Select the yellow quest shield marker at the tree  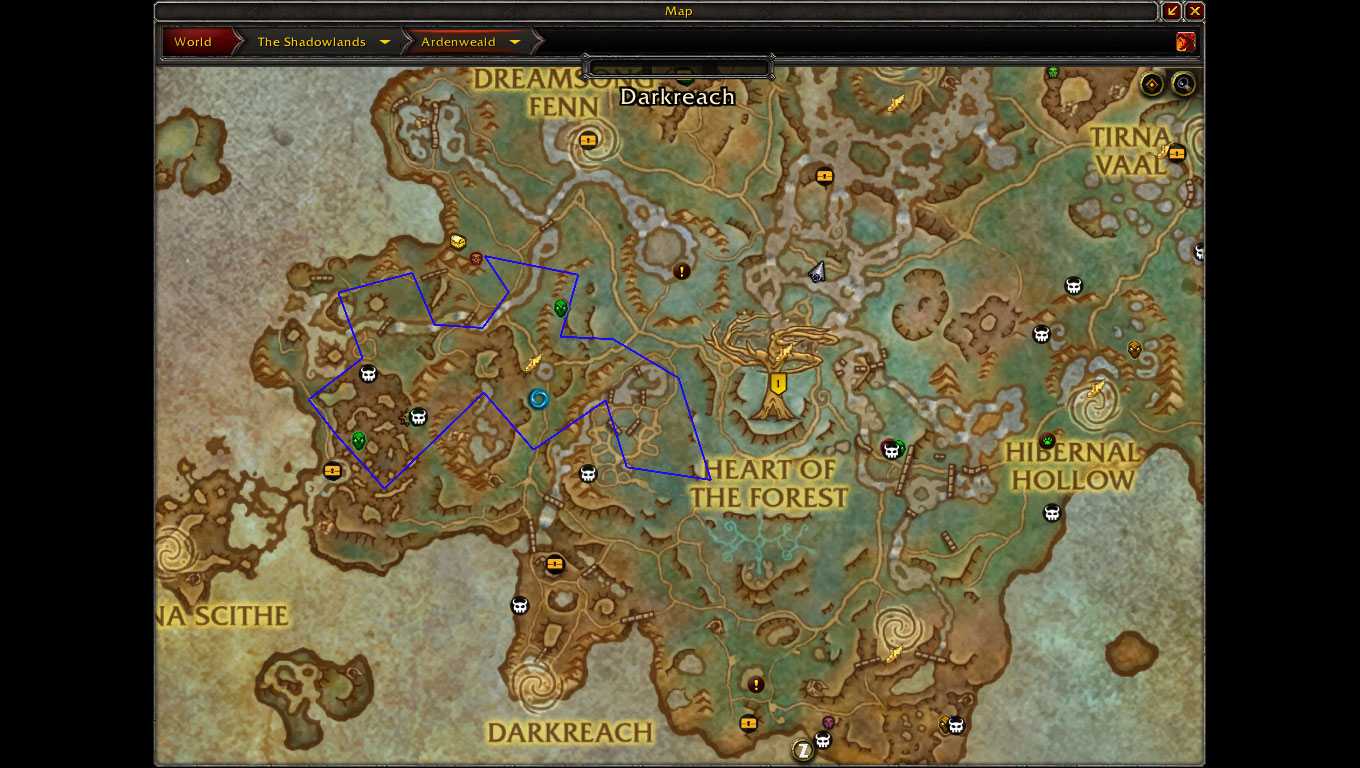[x=778, y=383]
